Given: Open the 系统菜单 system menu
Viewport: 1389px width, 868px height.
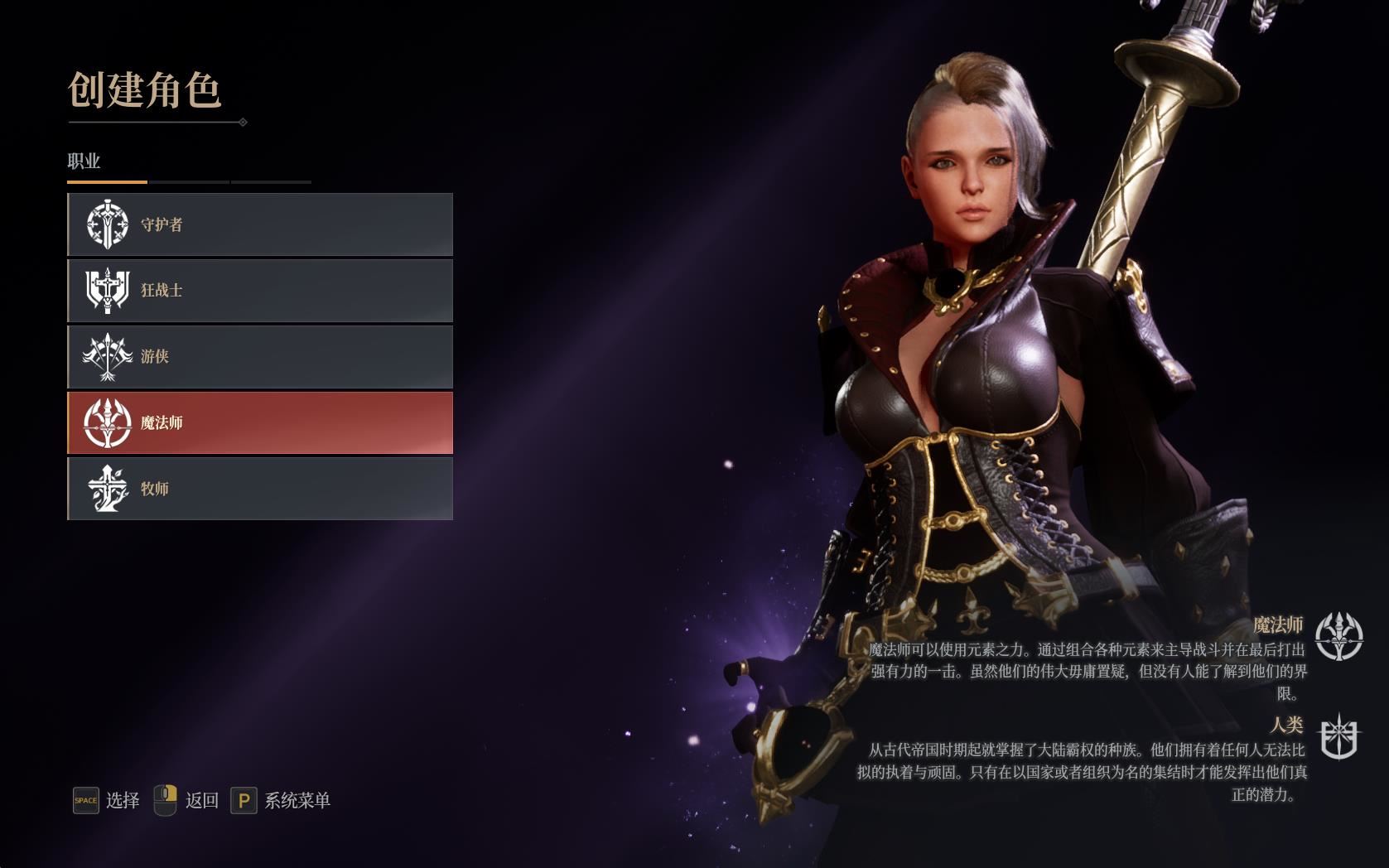Looking at the screenshot, I should [x=297, y=800].
